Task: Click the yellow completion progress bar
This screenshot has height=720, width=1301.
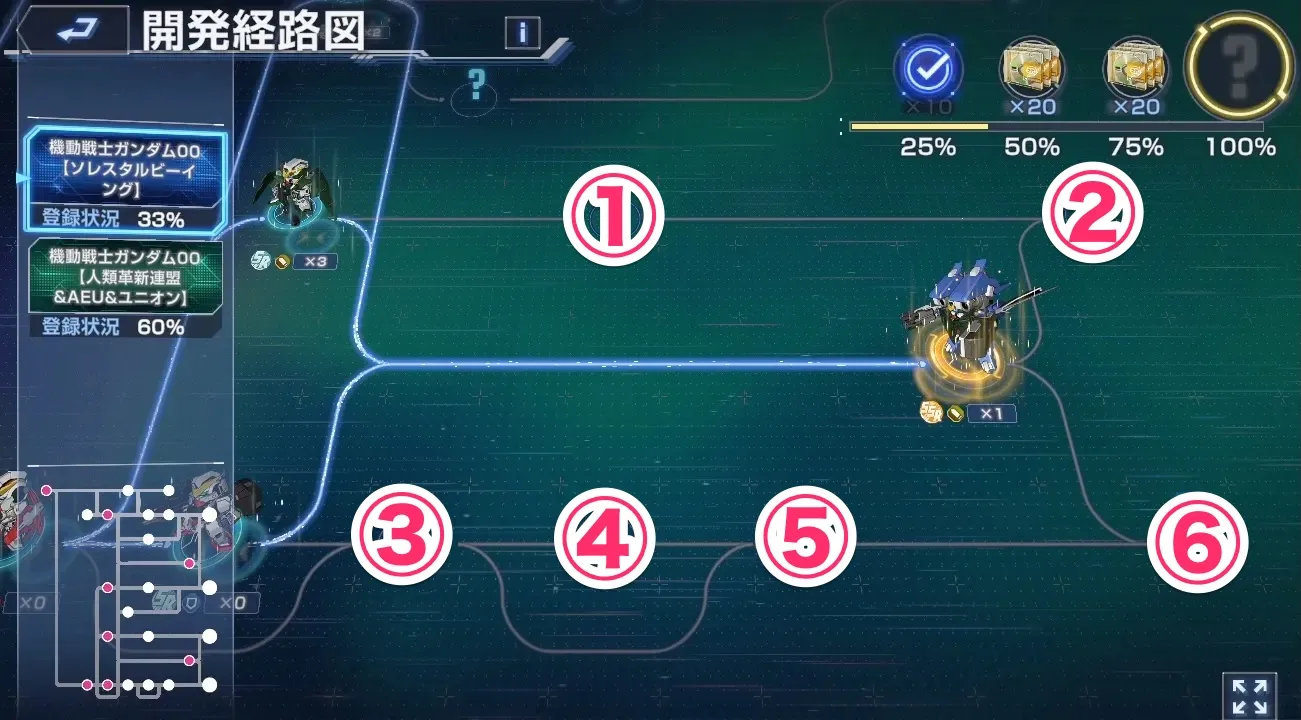Action: click(x=918, y=124)
